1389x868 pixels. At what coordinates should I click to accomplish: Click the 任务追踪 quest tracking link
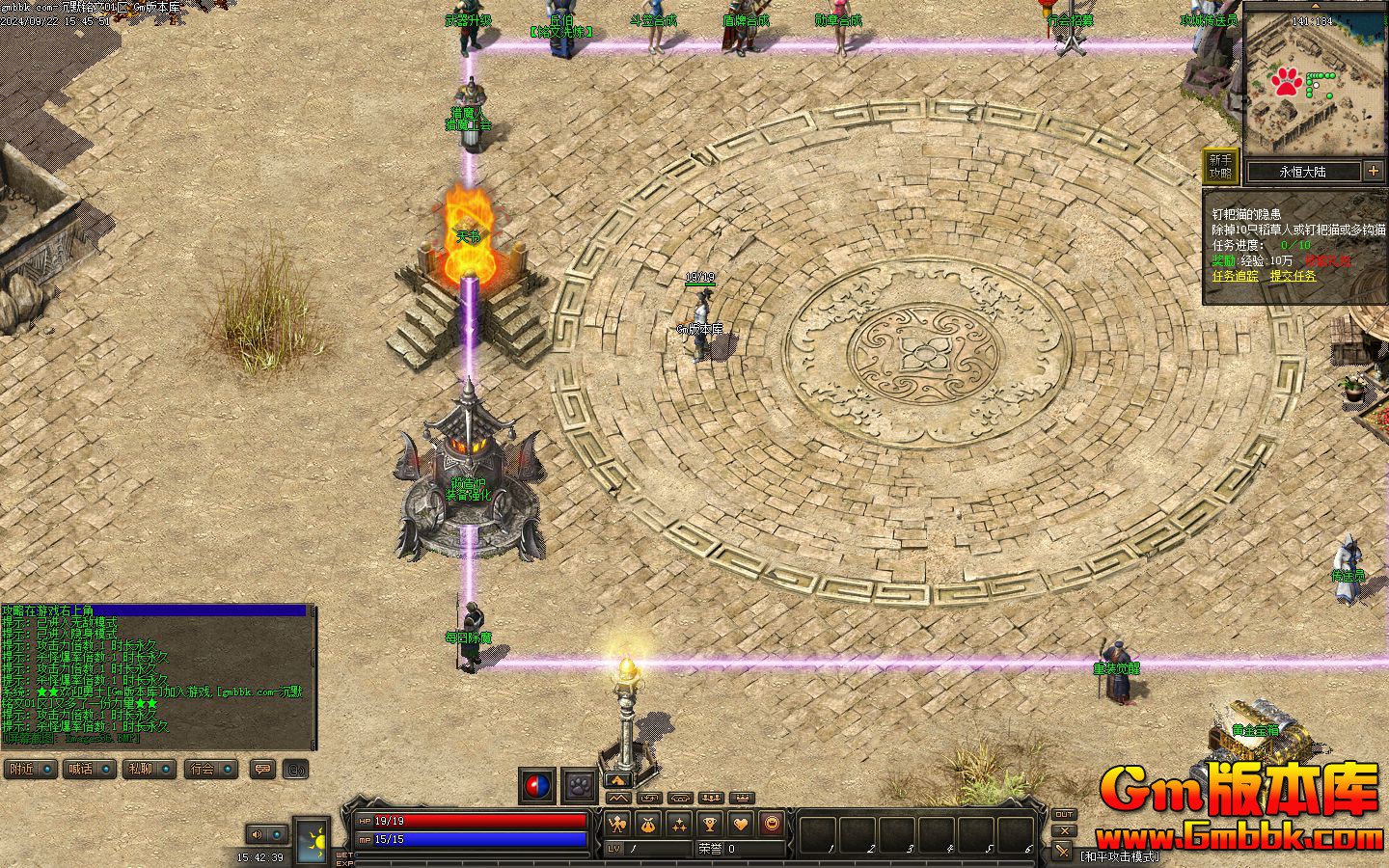[1235, 276]
